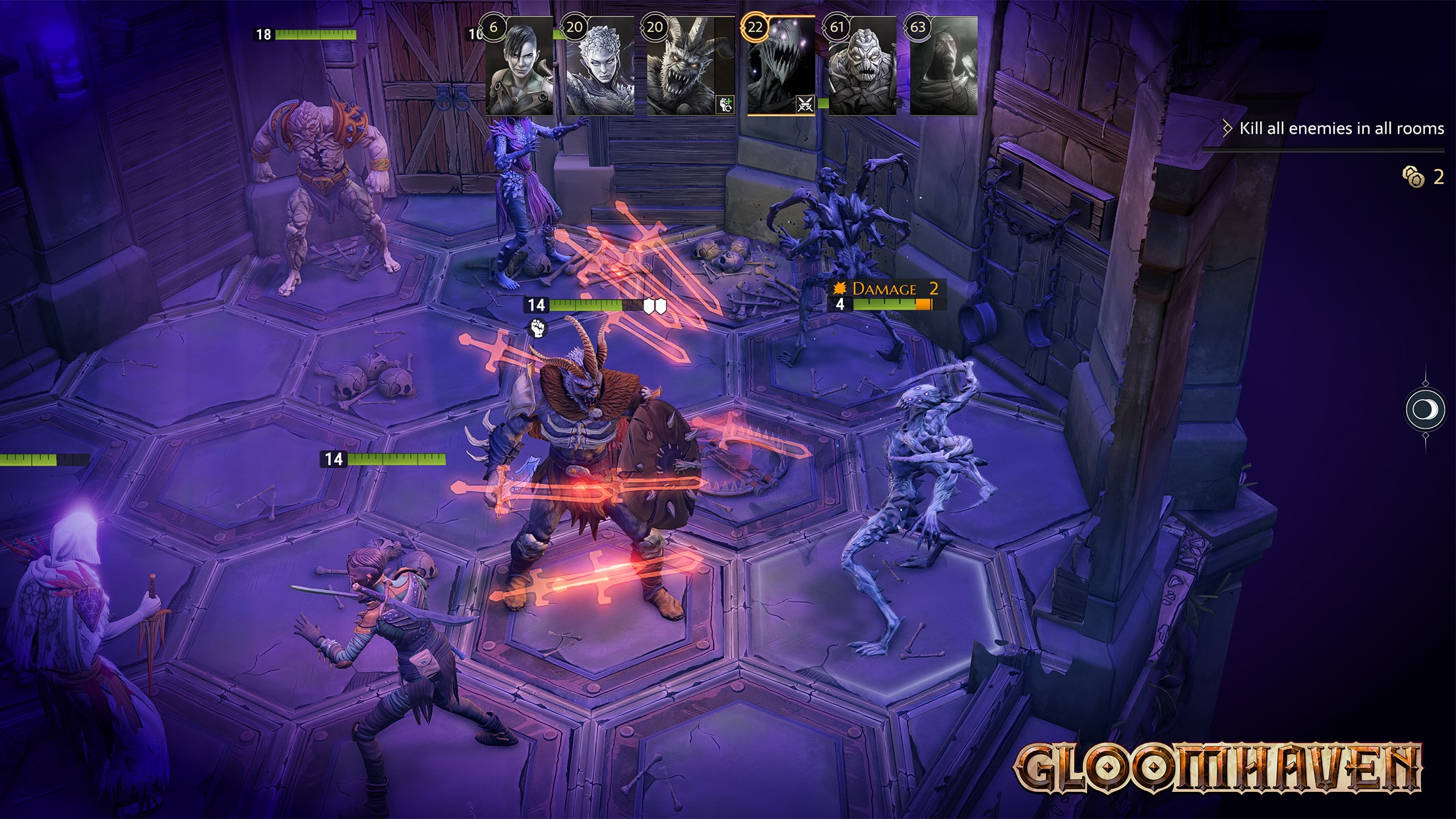Screen dimensions: 1456x819
Task: Click the crescent moon button on right edge
Action: point(1425,410)
